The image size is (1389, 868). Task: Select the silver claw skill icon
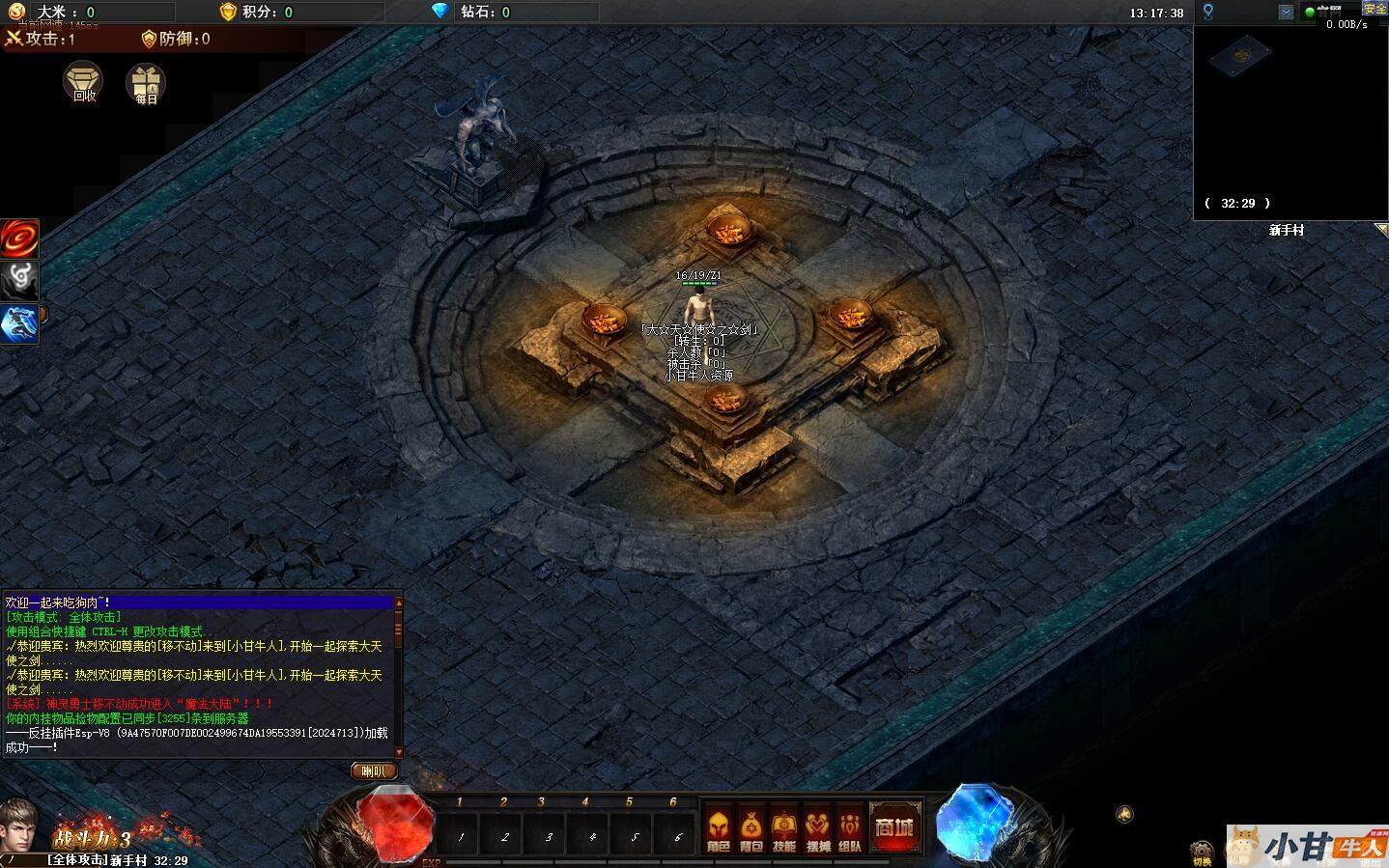click(x=19, y=281)
